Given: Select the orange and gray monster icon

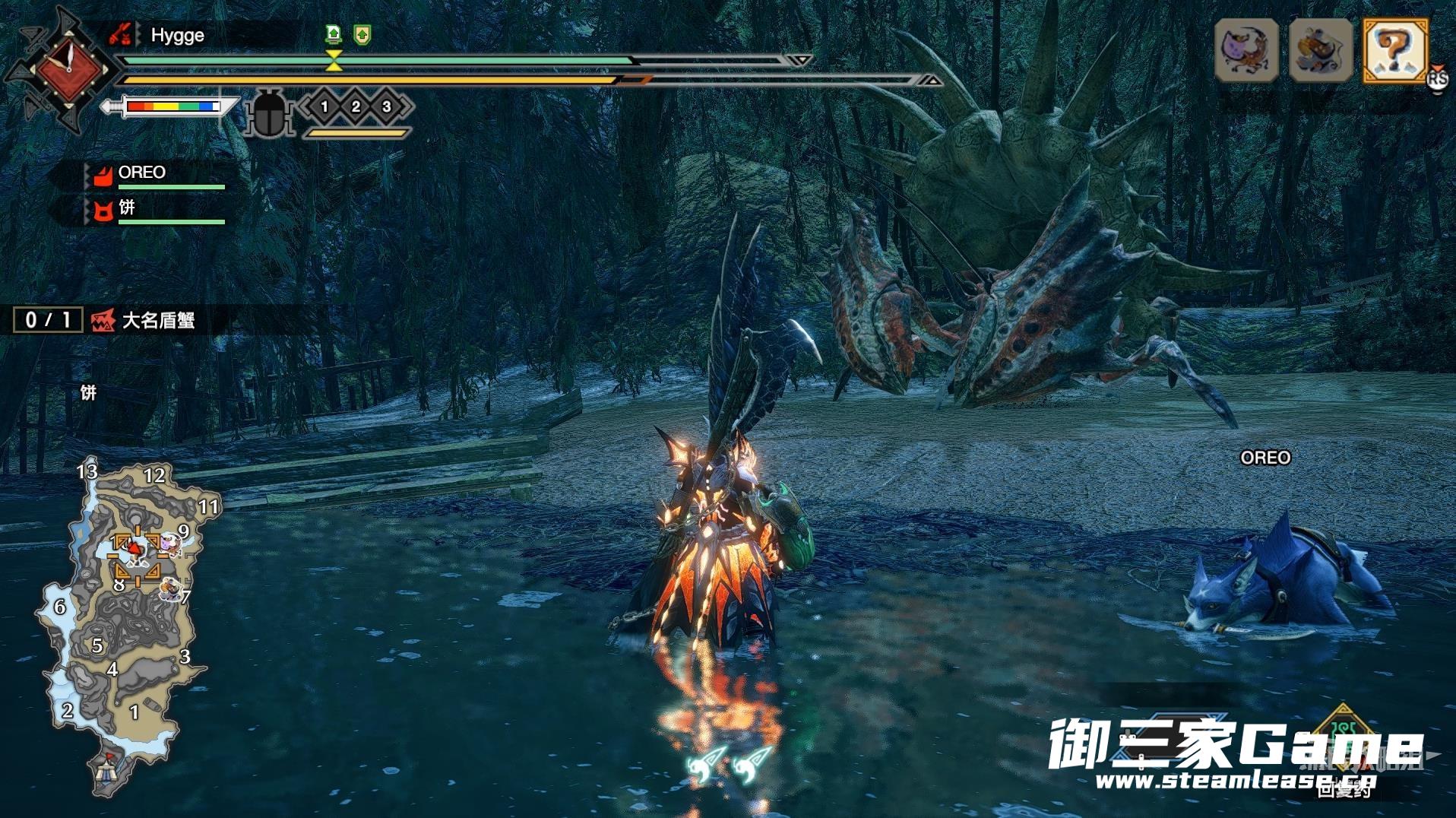Looking at the screenshot, I should (x=1321, y=51).
